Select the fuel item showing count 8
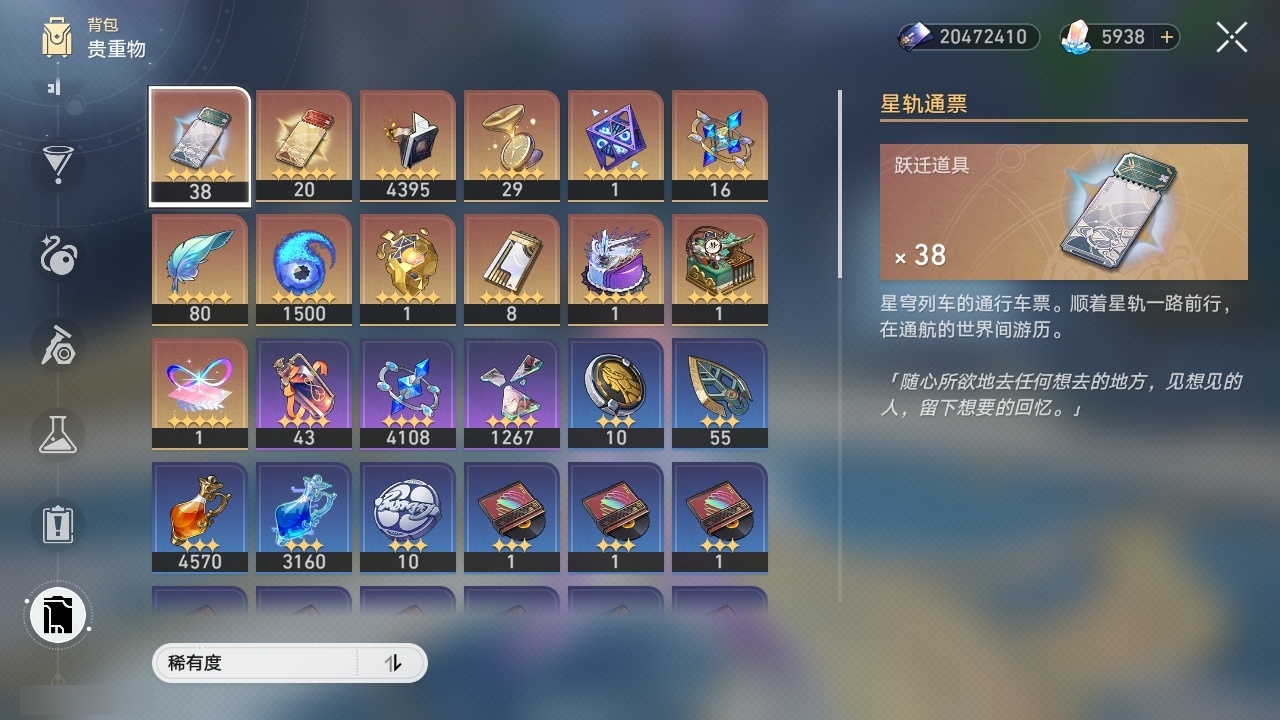 coord(511,269)
